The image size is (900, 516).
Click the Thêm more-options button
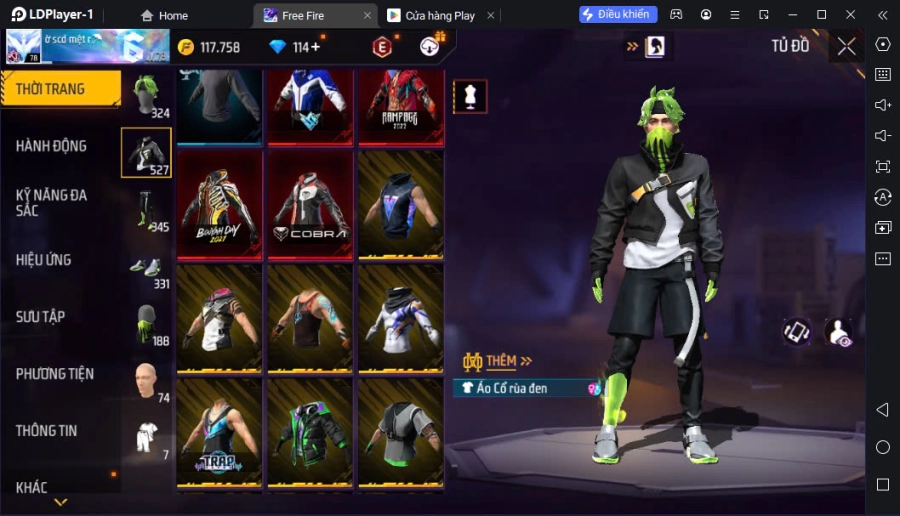498,361
